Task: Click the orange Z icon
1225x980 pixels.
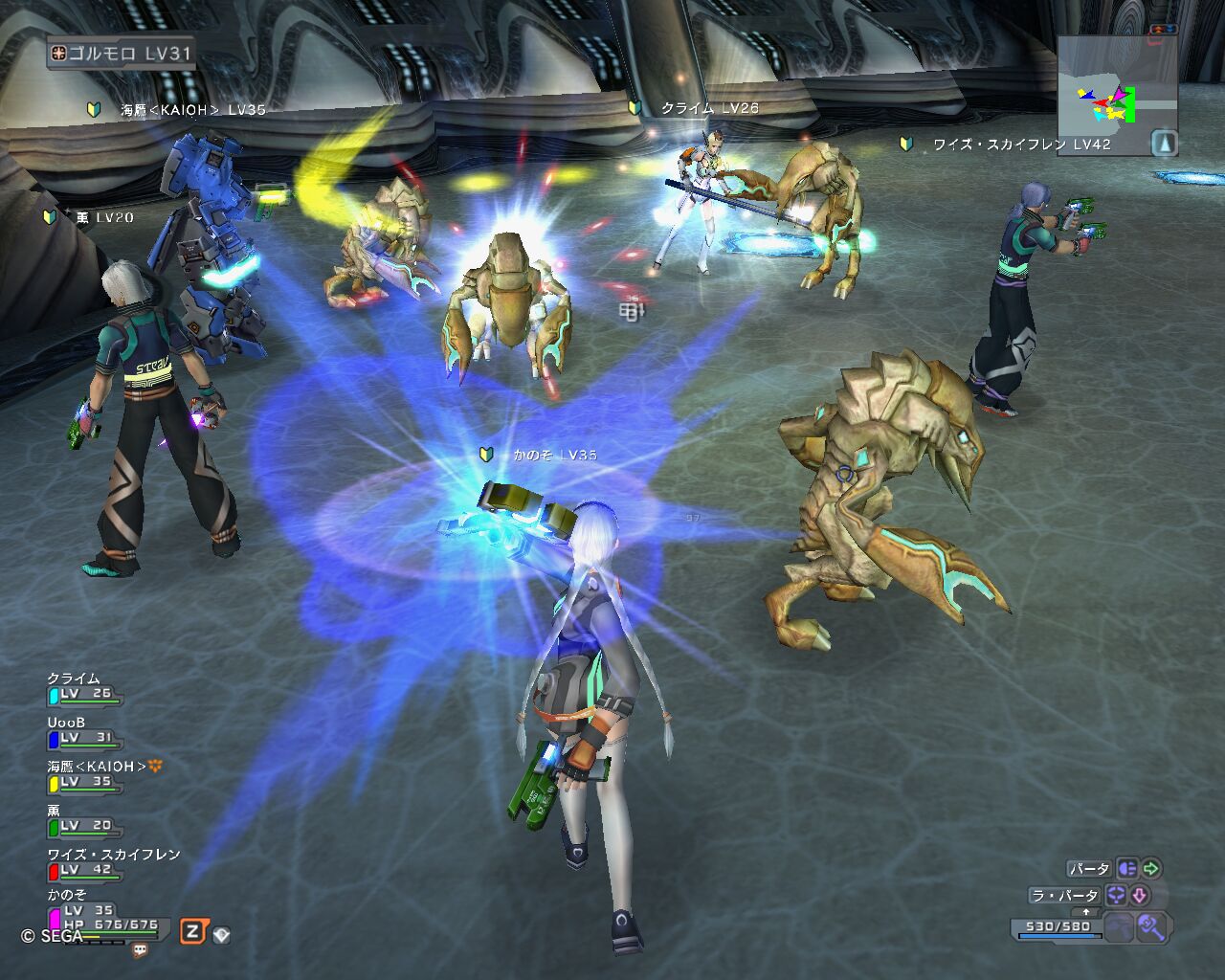Action: [192, 931]
